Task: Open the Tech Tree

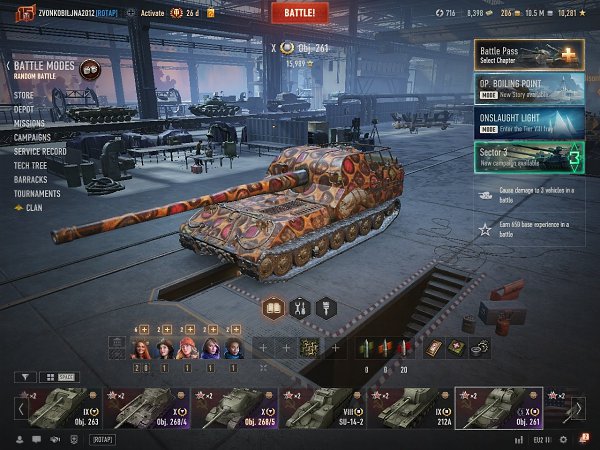Action: click(x=31, y=165)
